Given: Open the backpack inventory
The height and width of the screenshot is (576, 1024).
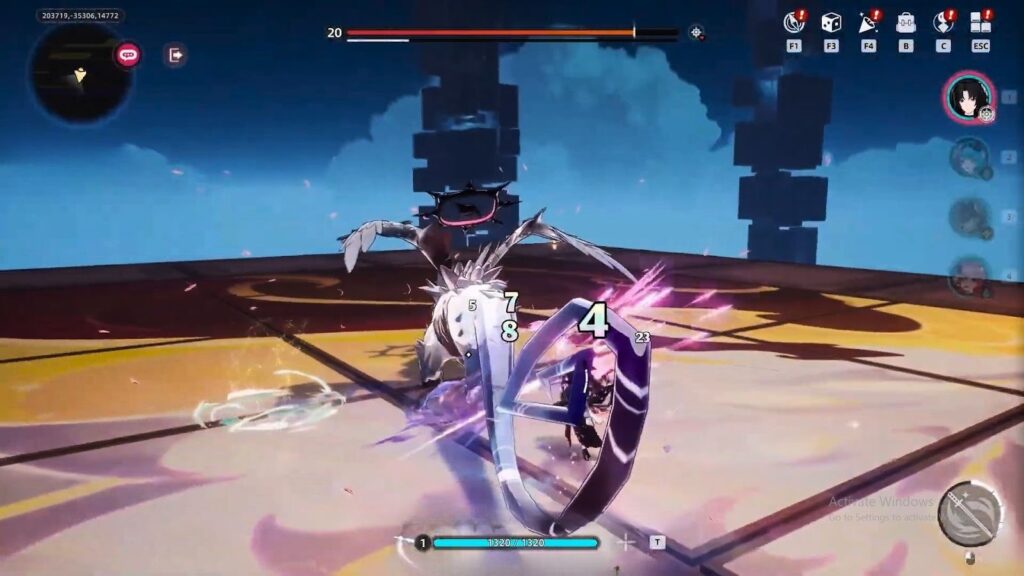Looking at the screenshot, I should (x=906, y=23).
